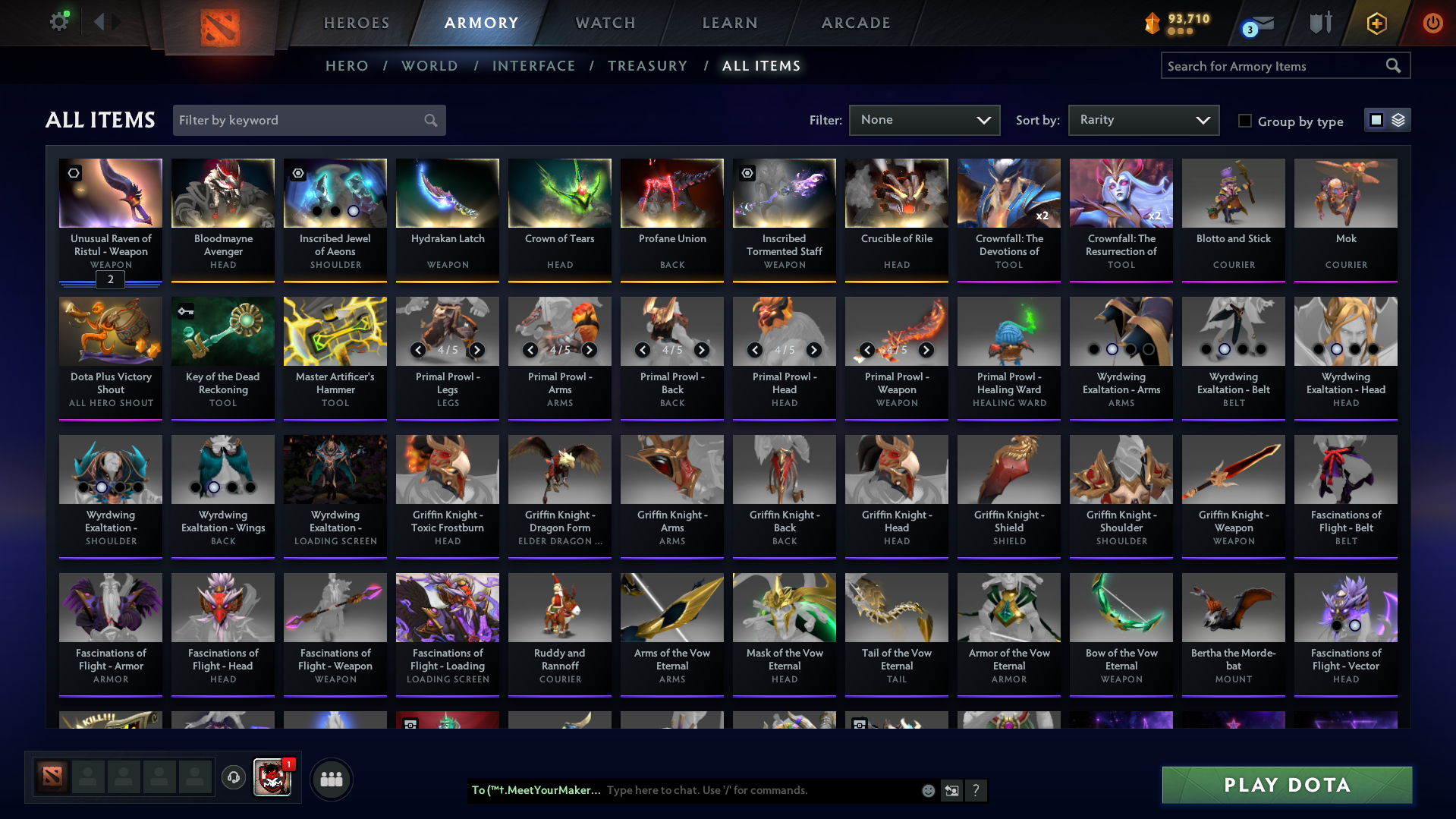This screenshot has height=819, width=1456.
Task: Focus the Filter by keyword box
Action: 300,120
